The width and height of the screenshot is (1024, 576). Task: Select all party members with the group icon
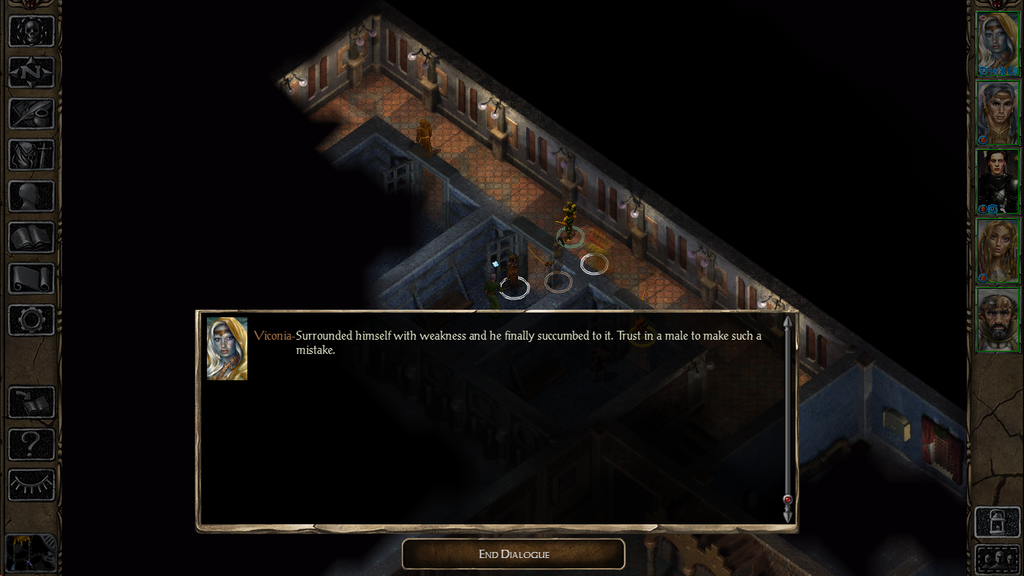(x=997, y=558)
